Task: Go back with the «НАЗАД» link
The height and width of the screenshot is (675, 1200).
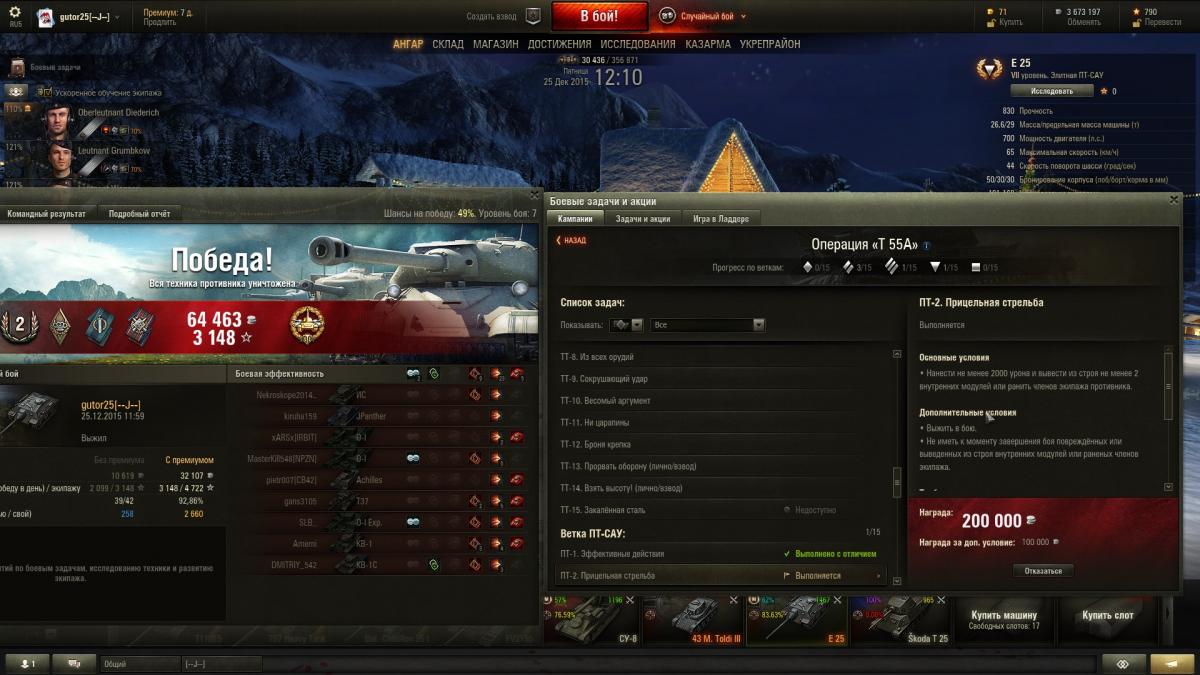Action: tap(571, 240)
